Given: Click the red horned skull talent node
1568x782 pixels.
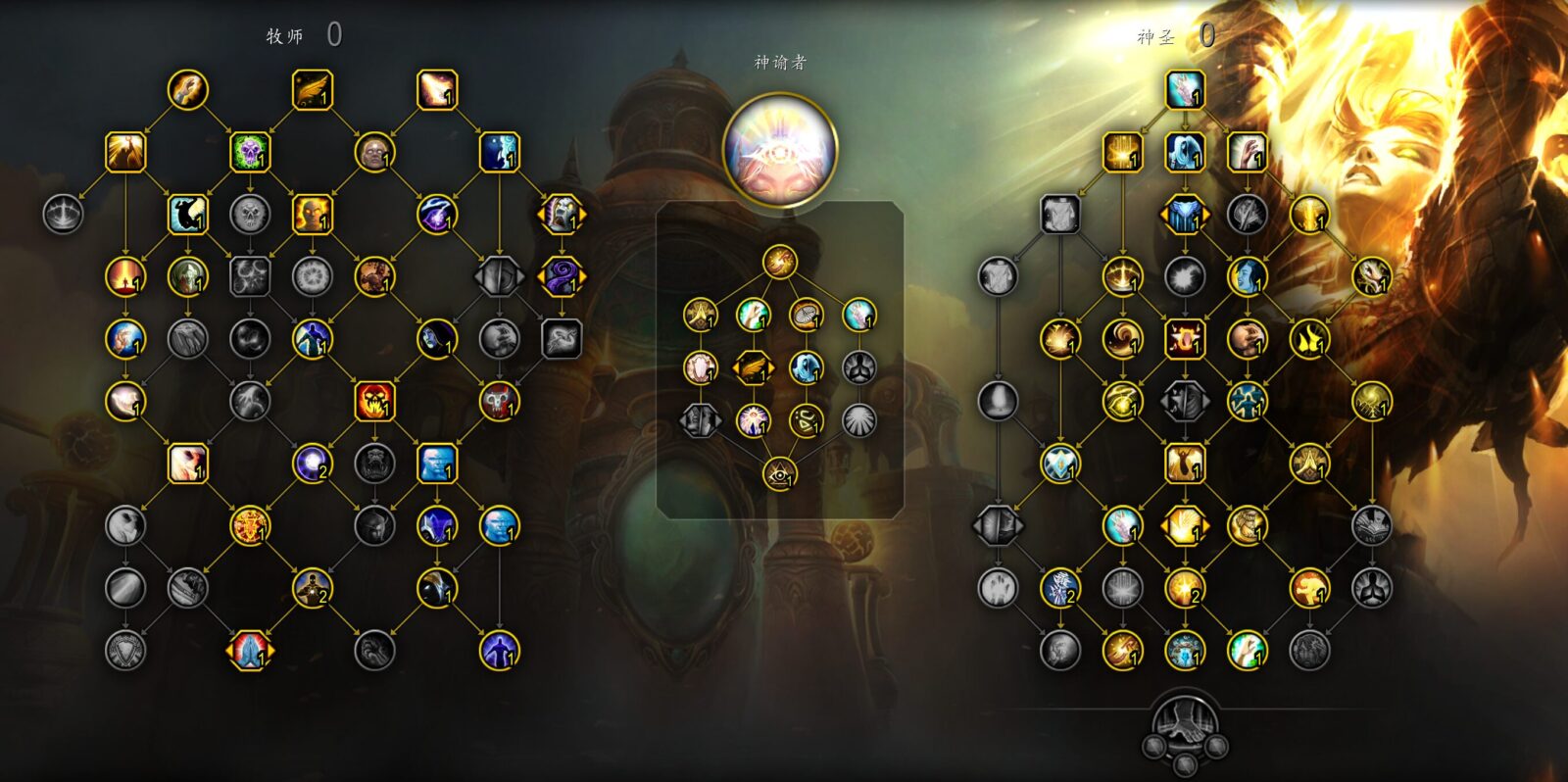Looking at the screenshot, I should 499,401.
